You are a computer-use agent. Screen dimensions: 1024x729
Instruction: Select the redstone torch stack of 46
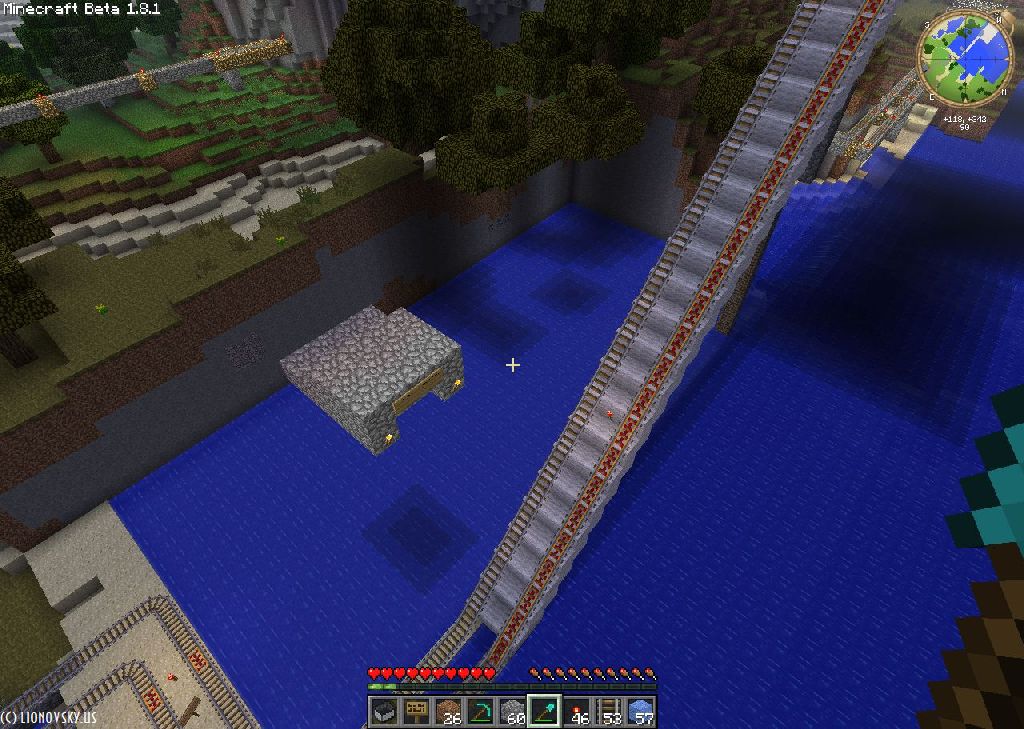(x=577, y=711)
